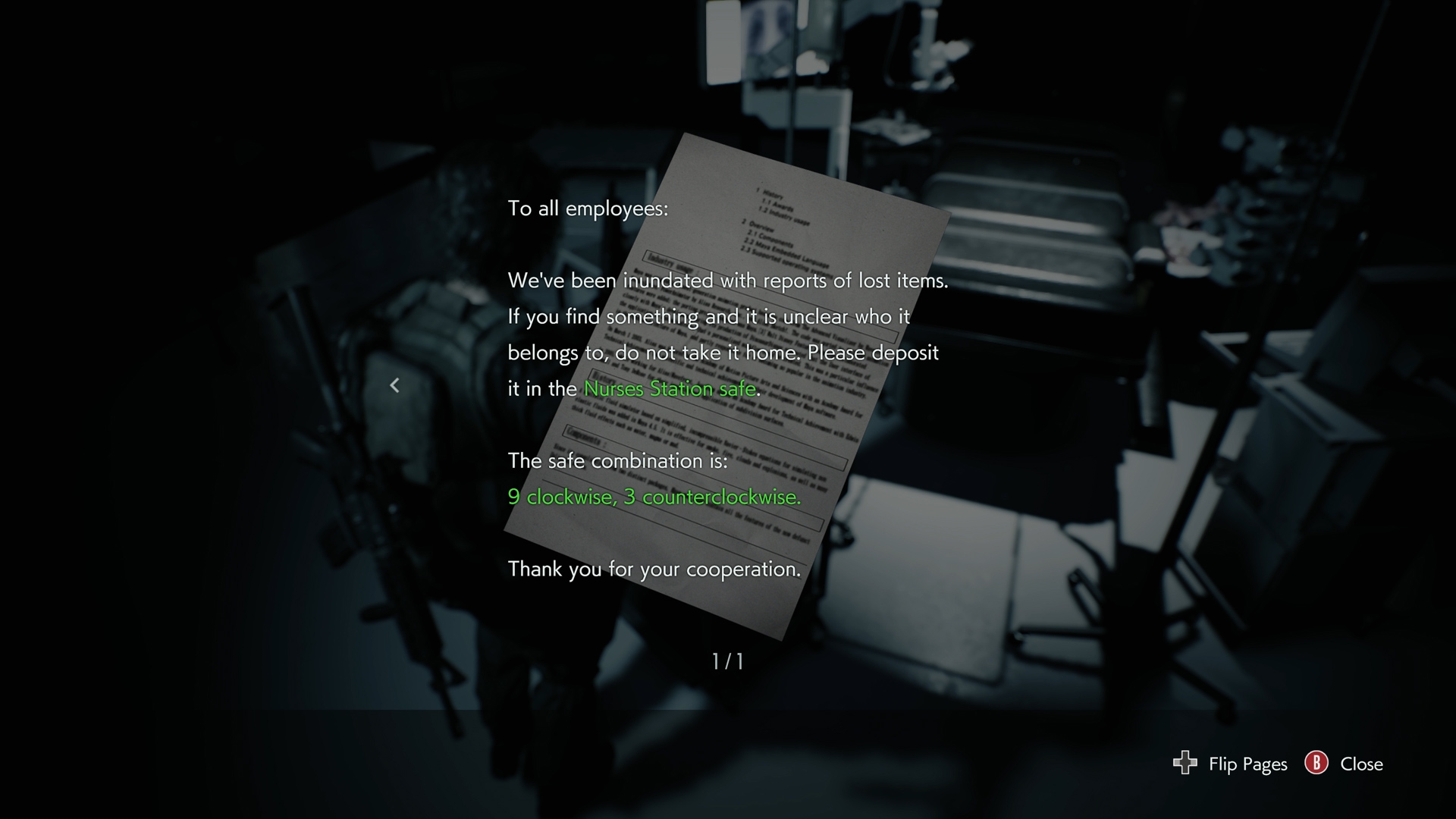Toggle the highlighted Nurses Station safe text

pyautogui.click(x=670, y=388)
